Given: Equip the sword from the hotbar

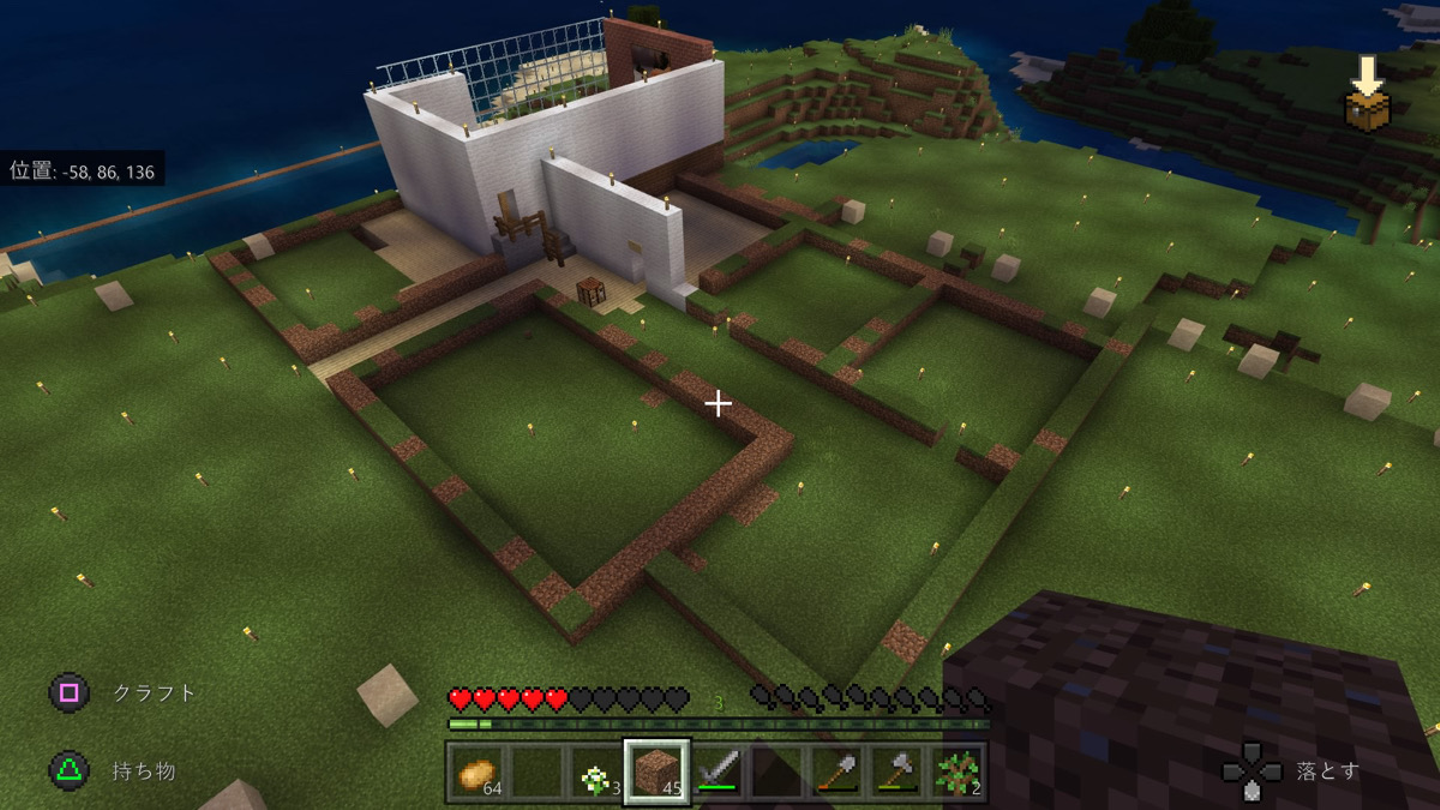Looking at the screenshot, I should coord(717,772).
